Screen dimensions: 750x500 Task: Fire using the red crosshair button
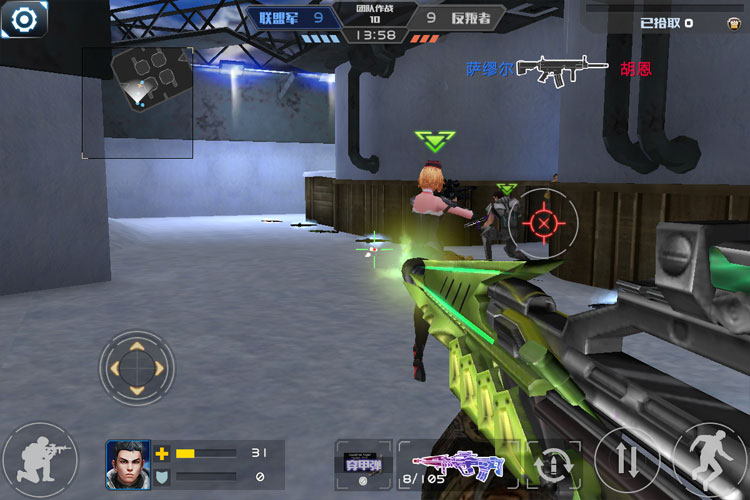tap(542, 223)
